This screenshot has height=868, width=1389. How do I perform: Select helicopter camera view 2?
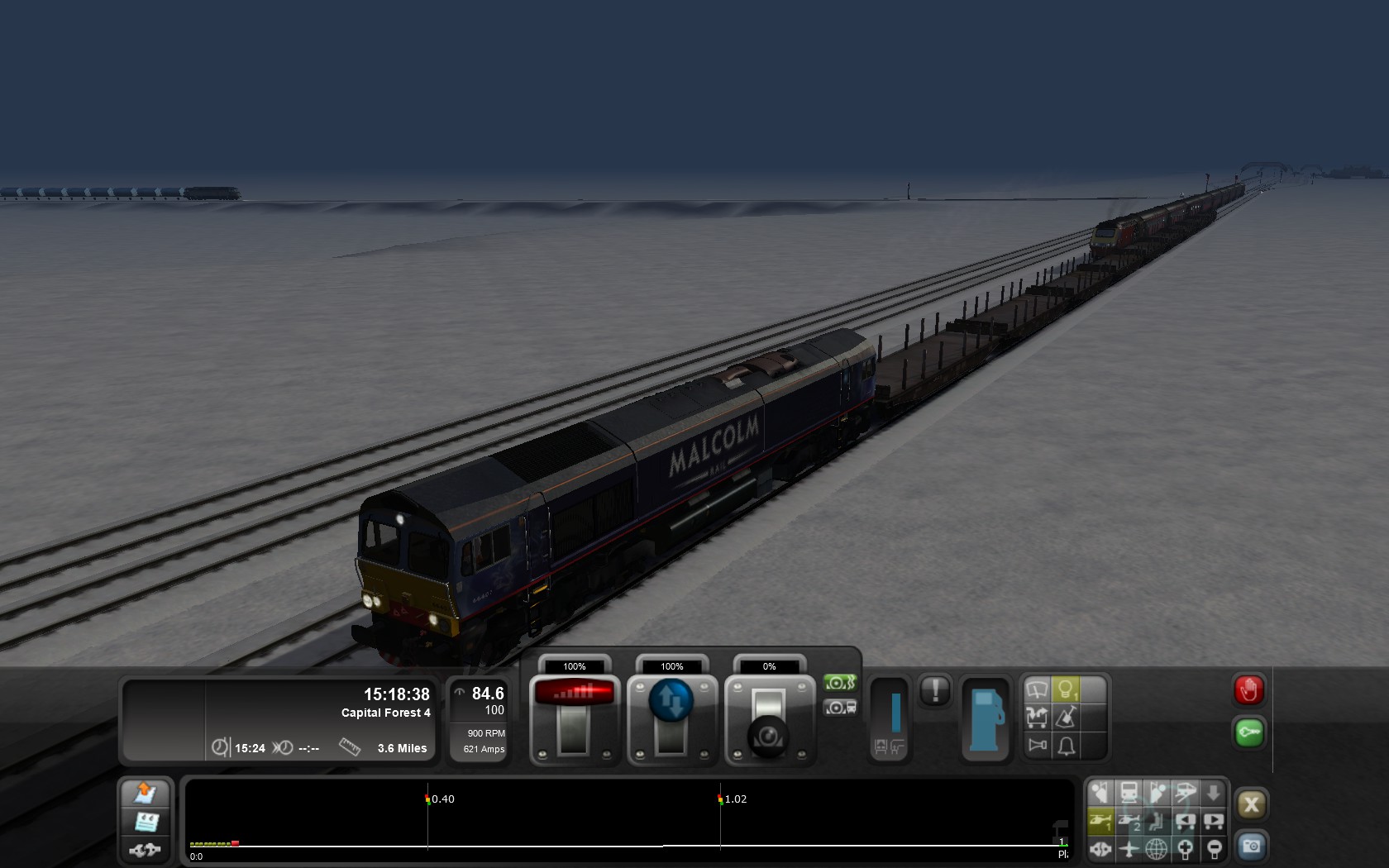click(x=1129, y=821)
